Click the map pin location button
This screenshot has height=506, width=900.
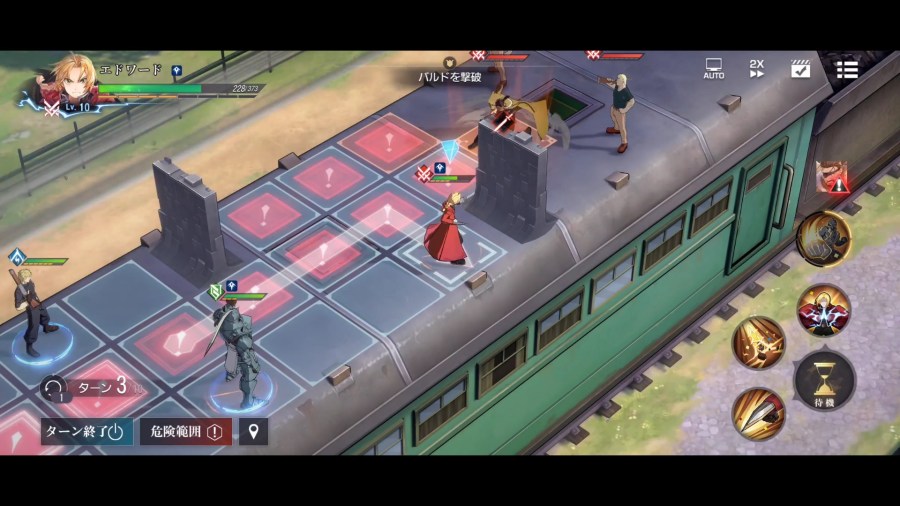click(253, 431)
